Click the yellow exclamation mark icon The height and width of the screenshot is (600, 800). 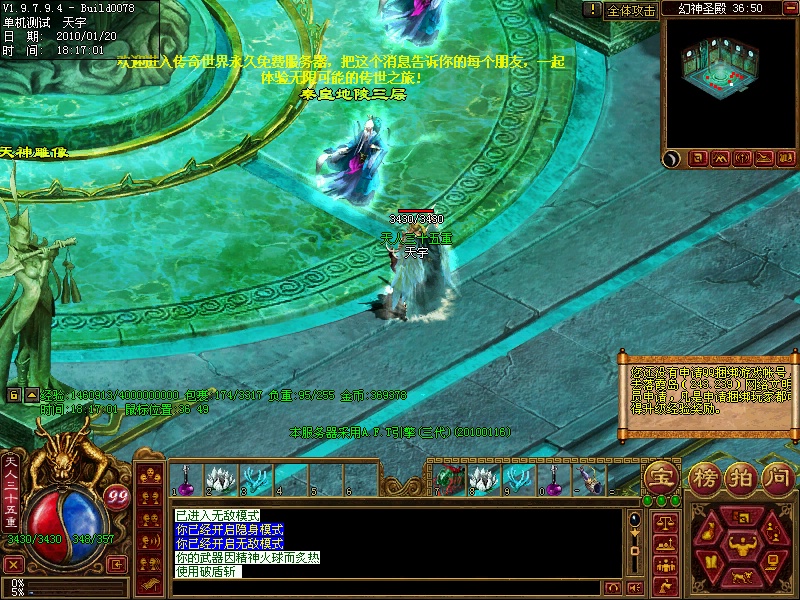[x=592, y=10]
